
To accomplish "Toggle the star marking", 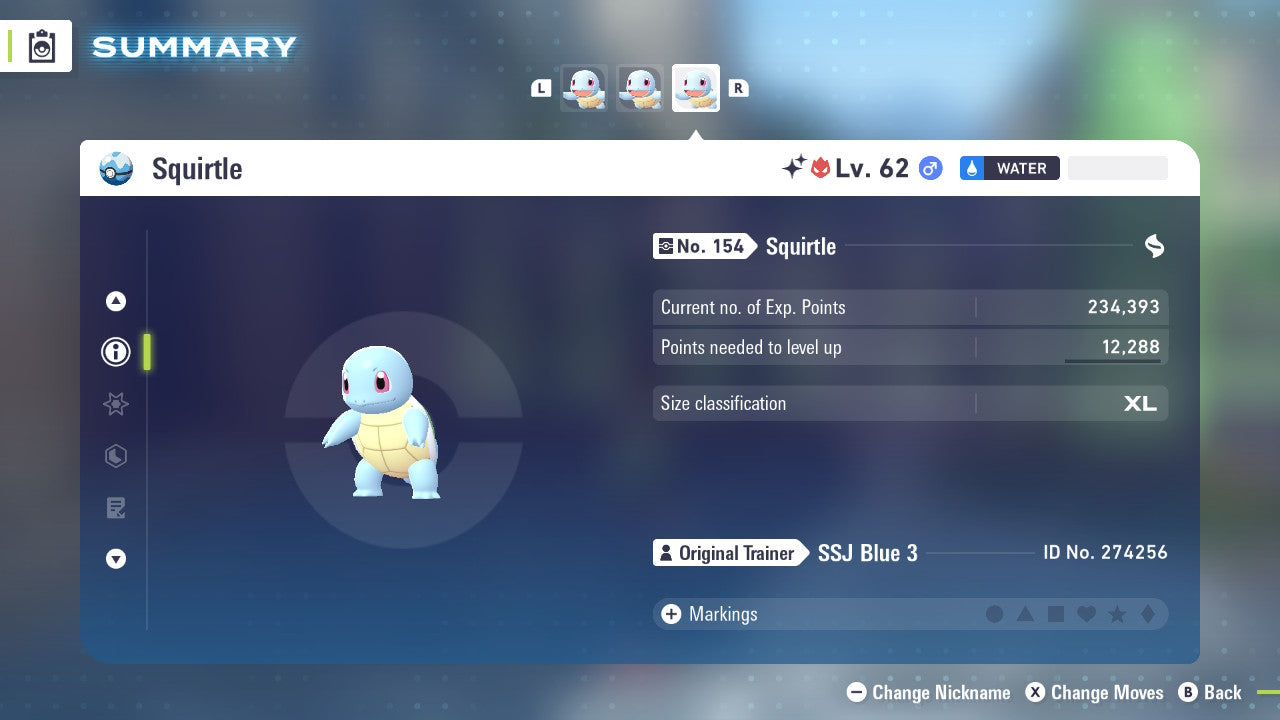I will (x=1116, y=614).
